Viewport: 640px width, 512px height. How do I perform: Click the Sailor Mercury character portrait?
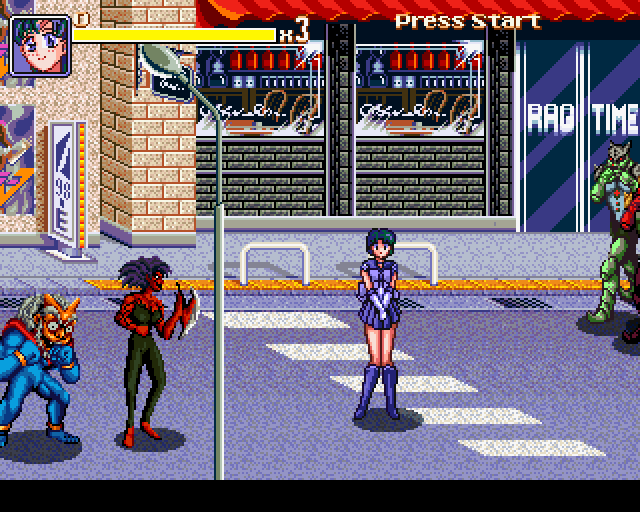coord(40,45)
